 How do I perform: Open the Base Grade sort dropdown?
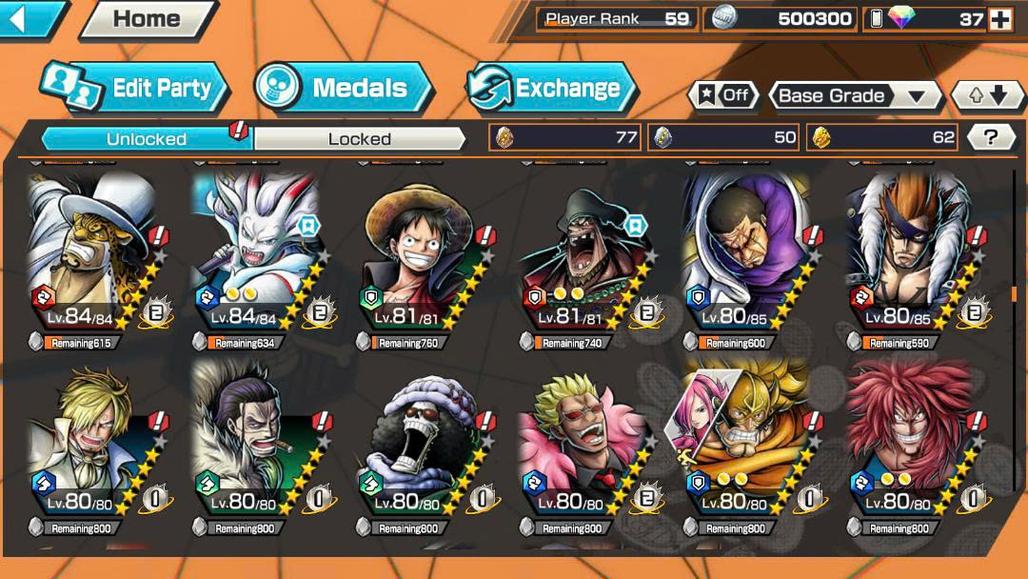[854, 96]
